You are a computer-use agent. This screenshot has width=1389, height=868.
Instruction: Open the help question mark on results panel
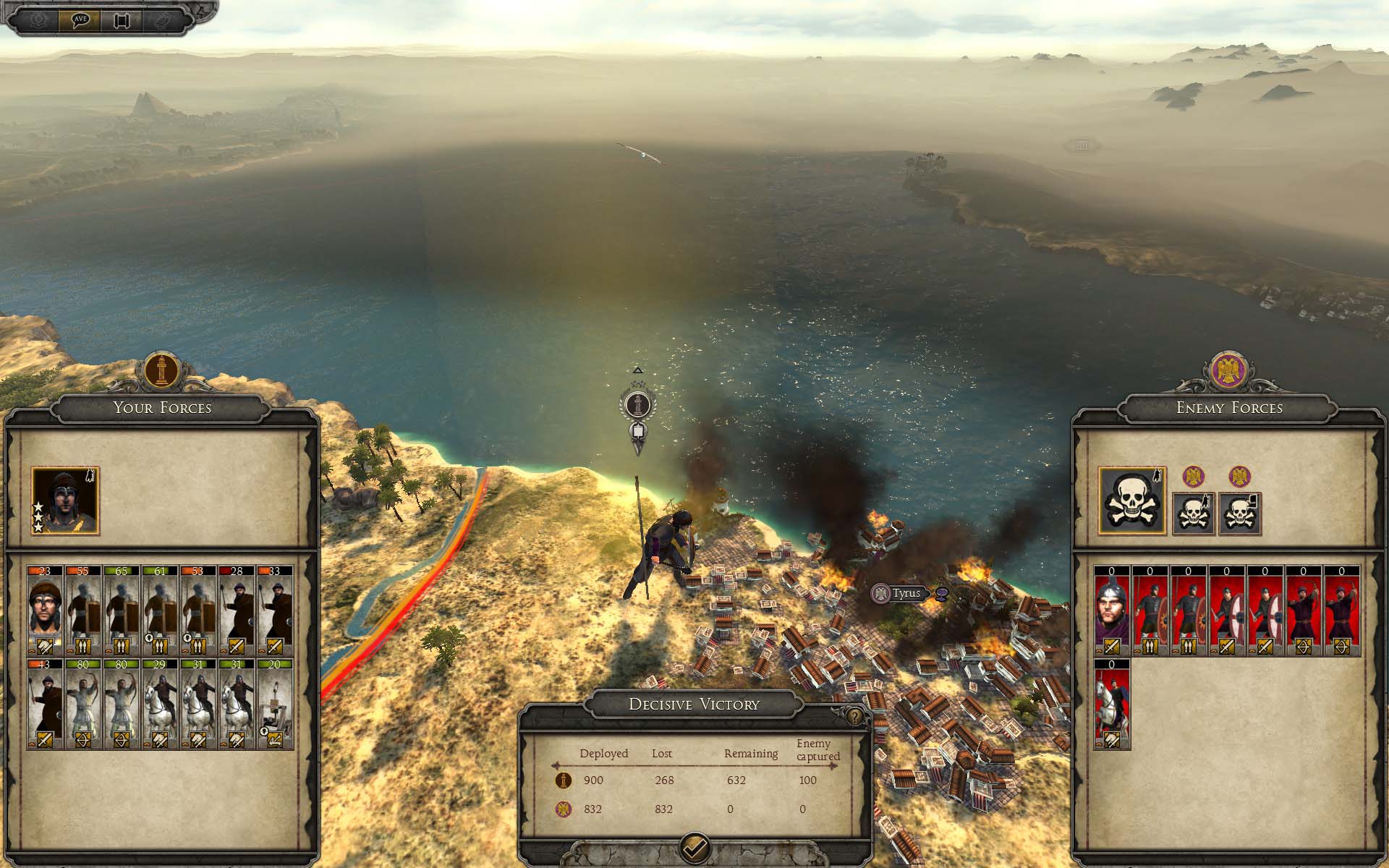tap(855, 717)
